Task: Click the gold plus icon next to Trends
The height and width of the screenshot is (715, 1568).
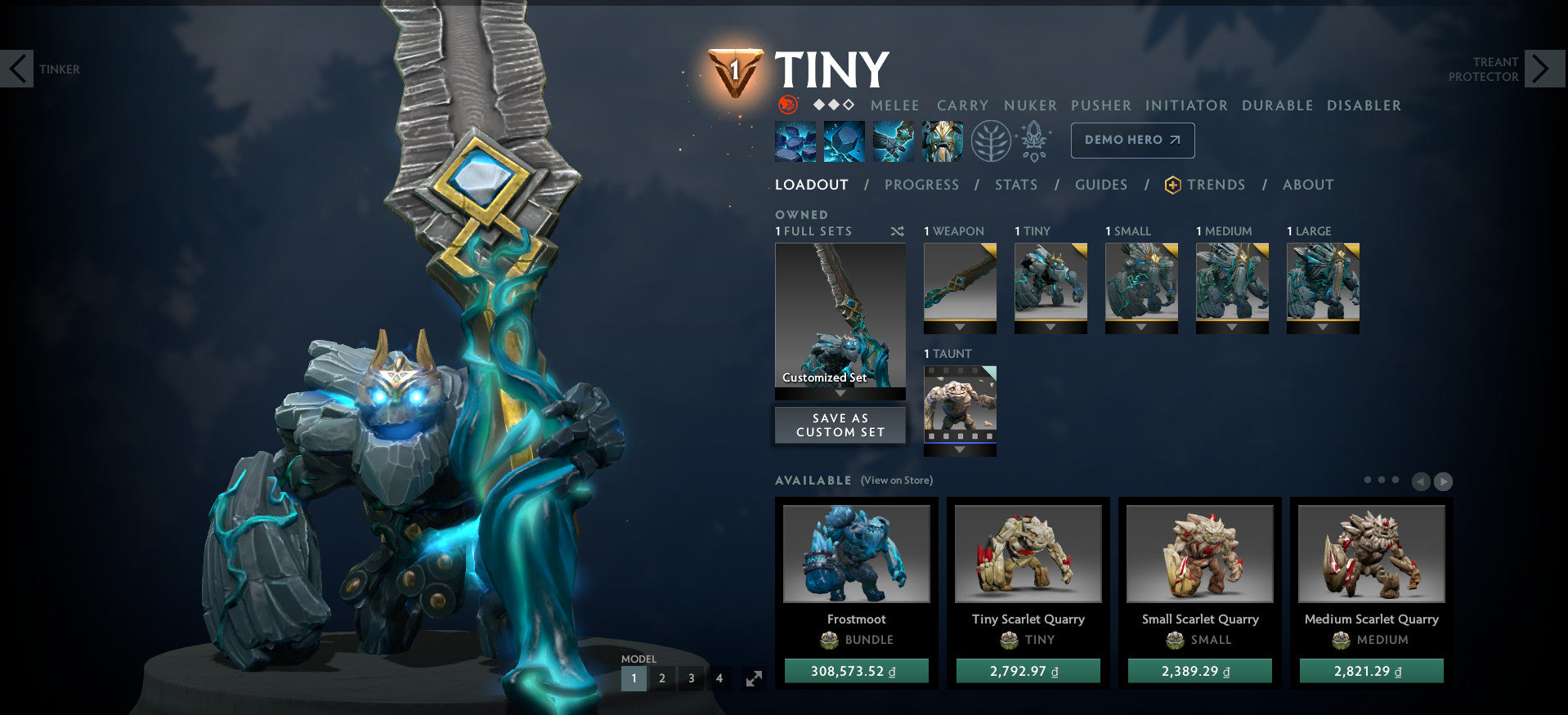Action: pos(1172,185)
